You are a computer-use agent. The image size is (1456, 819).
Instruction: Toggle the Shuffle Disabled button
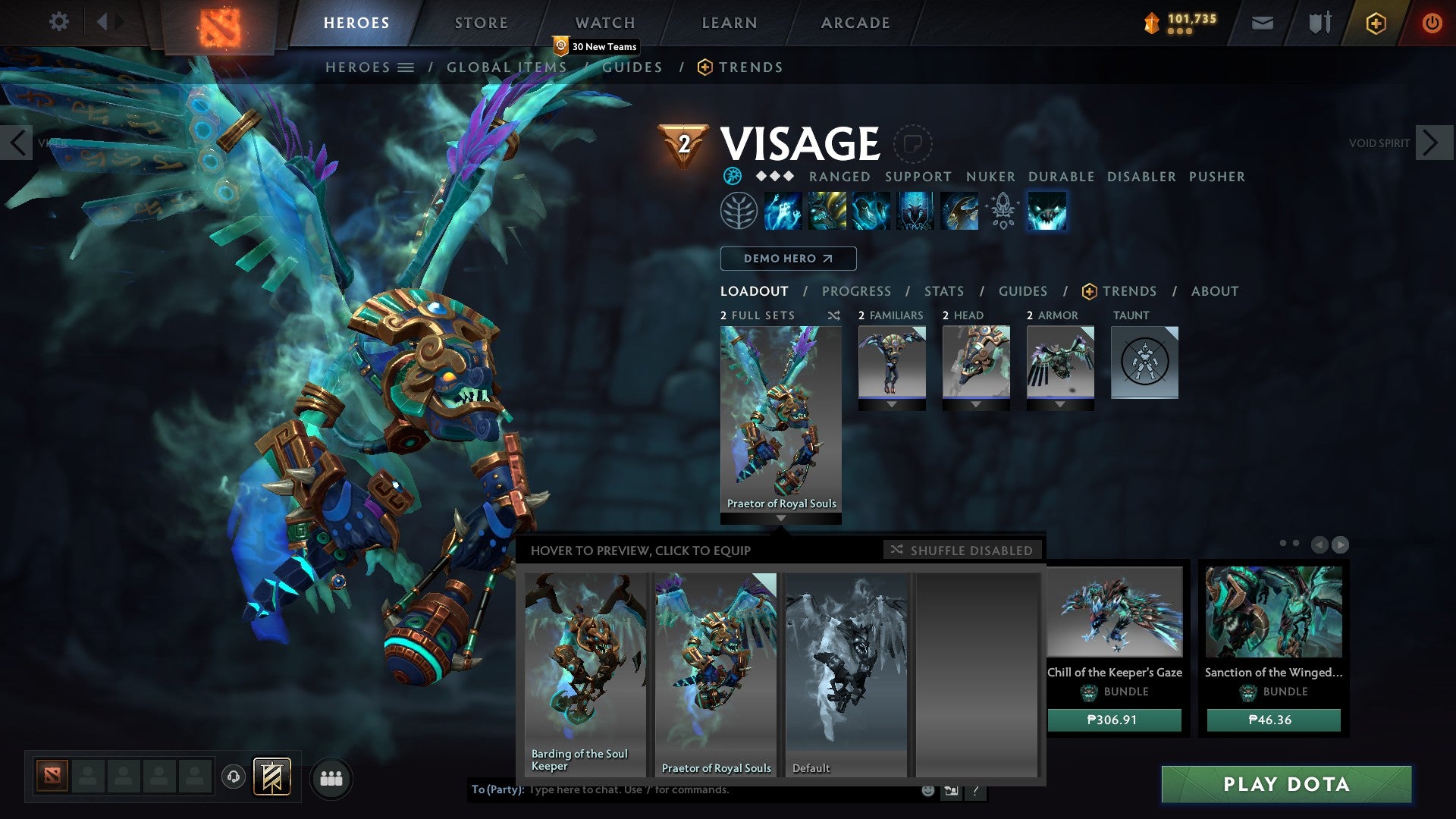click(x=962, y=550)
